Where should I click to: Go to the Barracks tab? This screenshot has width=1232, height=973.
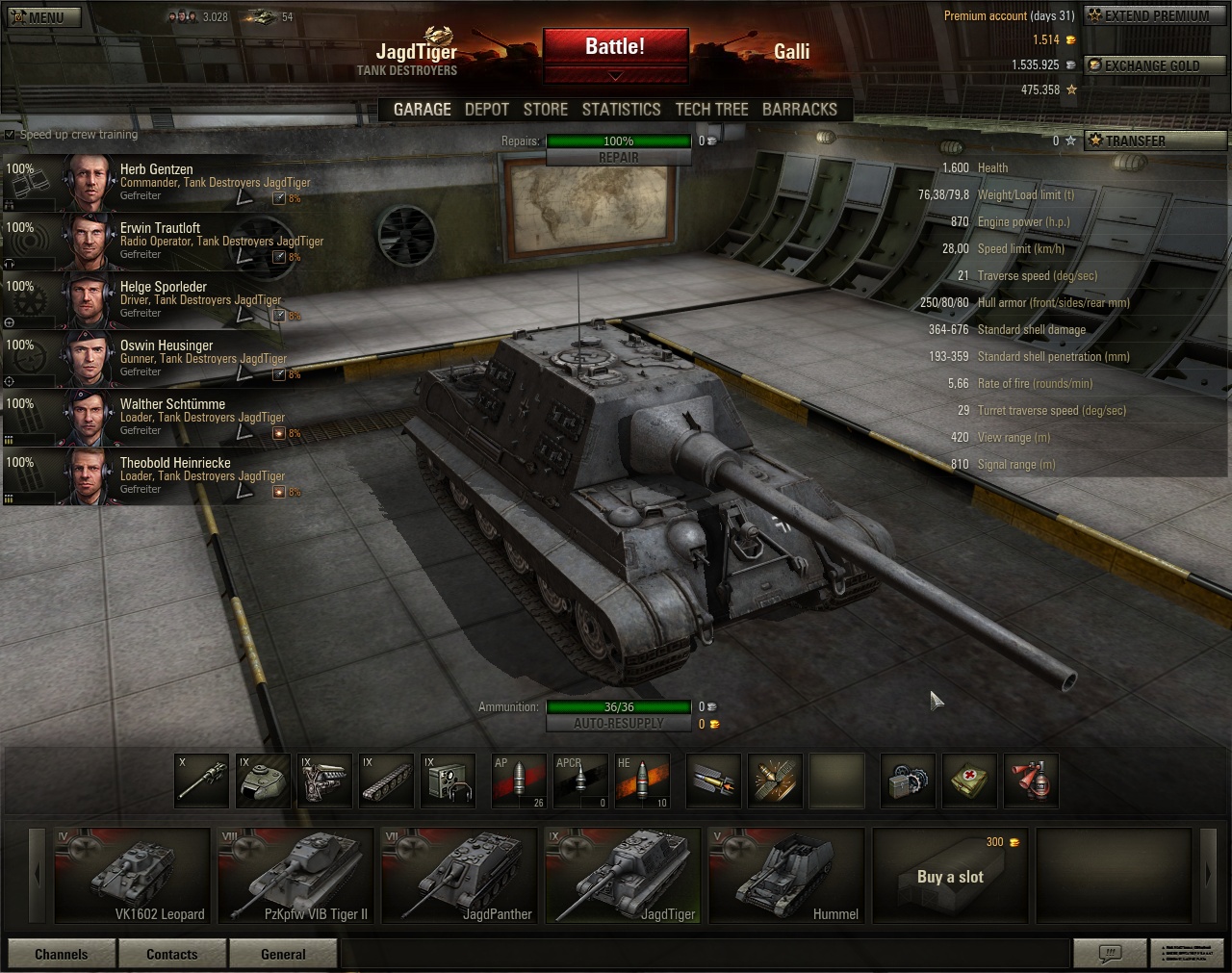(799, 110)
